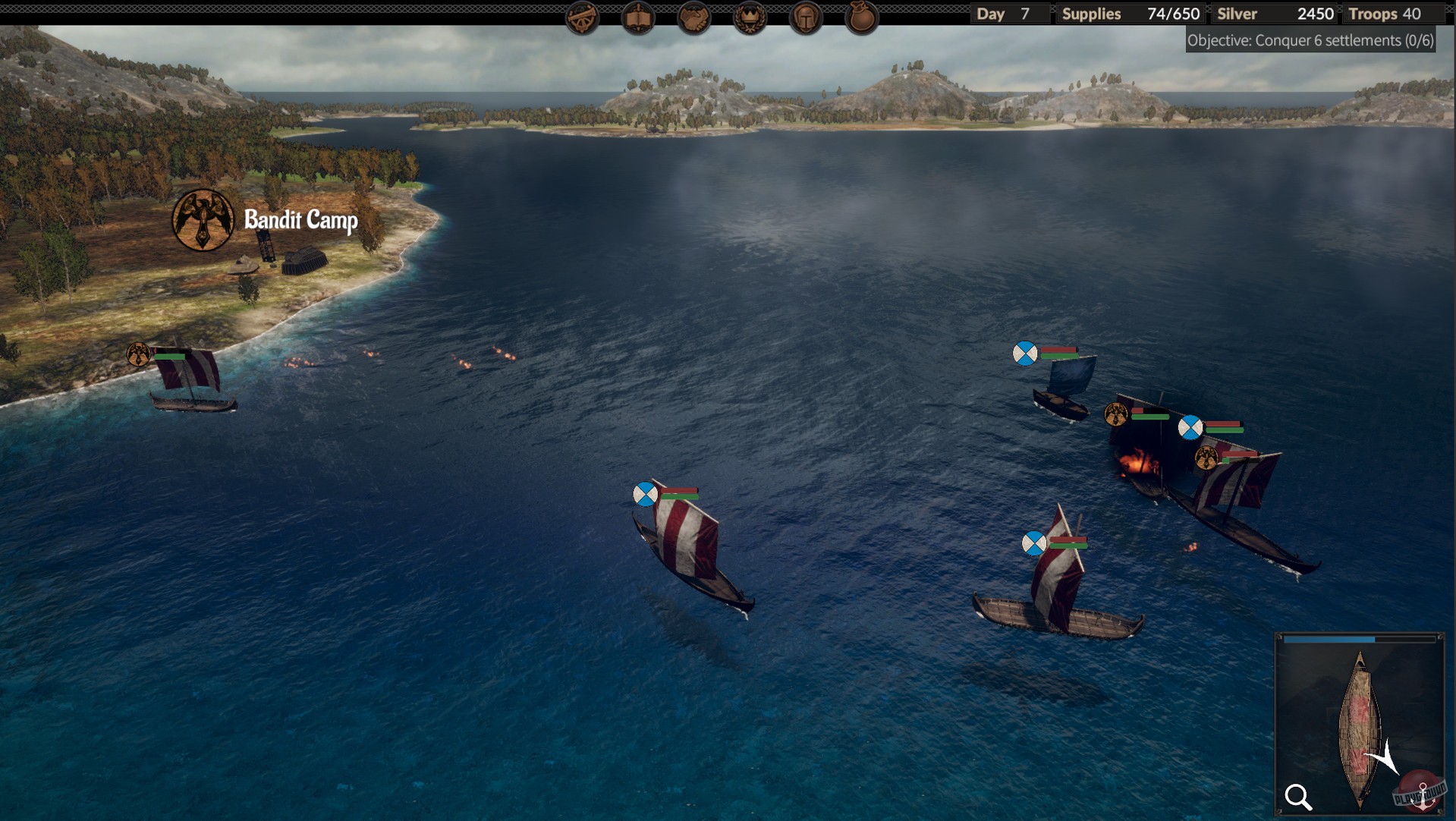Select the top-down ship view in panel
Screen dimensions: 1456x821
[1359, 728]
